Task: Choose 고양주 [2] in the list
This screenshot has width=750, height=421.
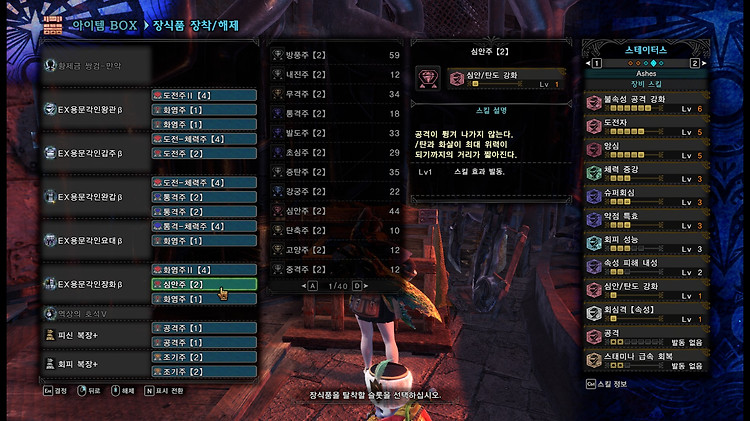Action: (x=337, y=250)
